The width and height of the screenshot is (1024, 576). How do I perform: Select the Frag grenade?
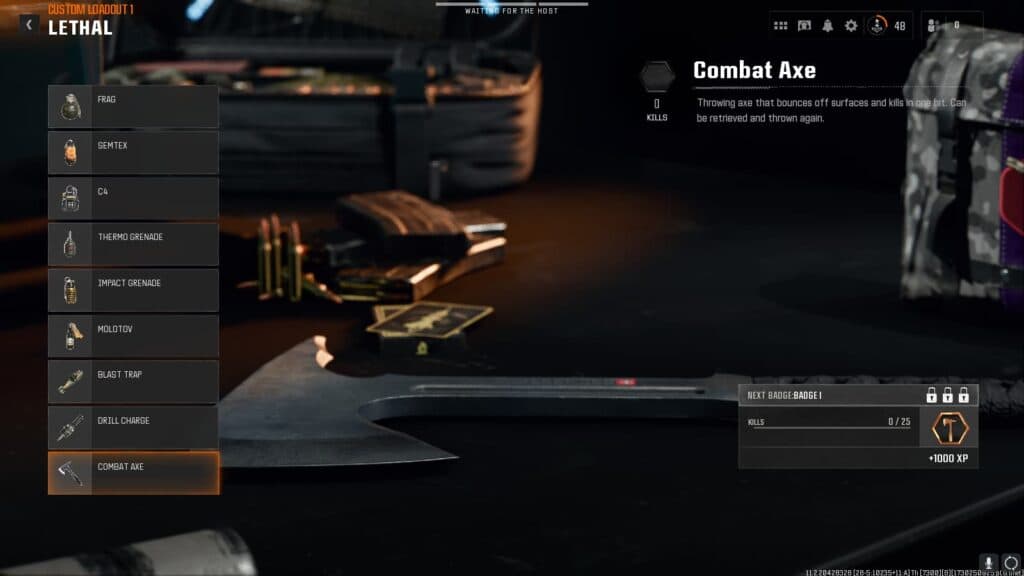click(133, 106)
